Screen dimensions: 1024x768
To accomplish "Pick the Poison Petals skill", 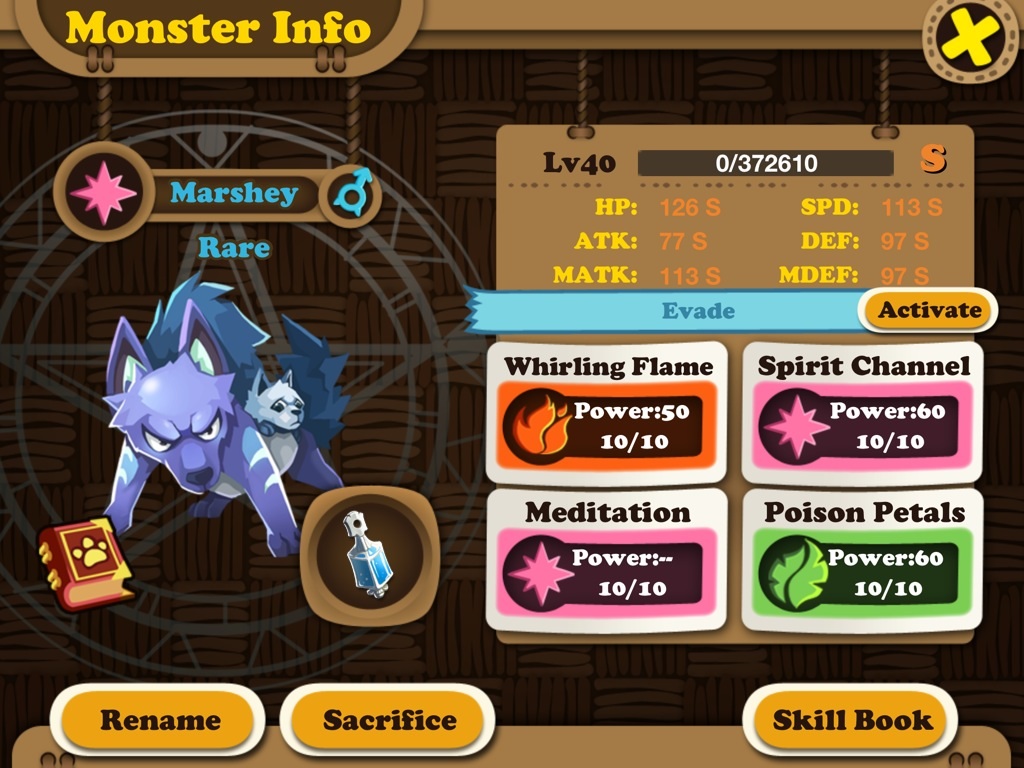I will coord(863,560).
